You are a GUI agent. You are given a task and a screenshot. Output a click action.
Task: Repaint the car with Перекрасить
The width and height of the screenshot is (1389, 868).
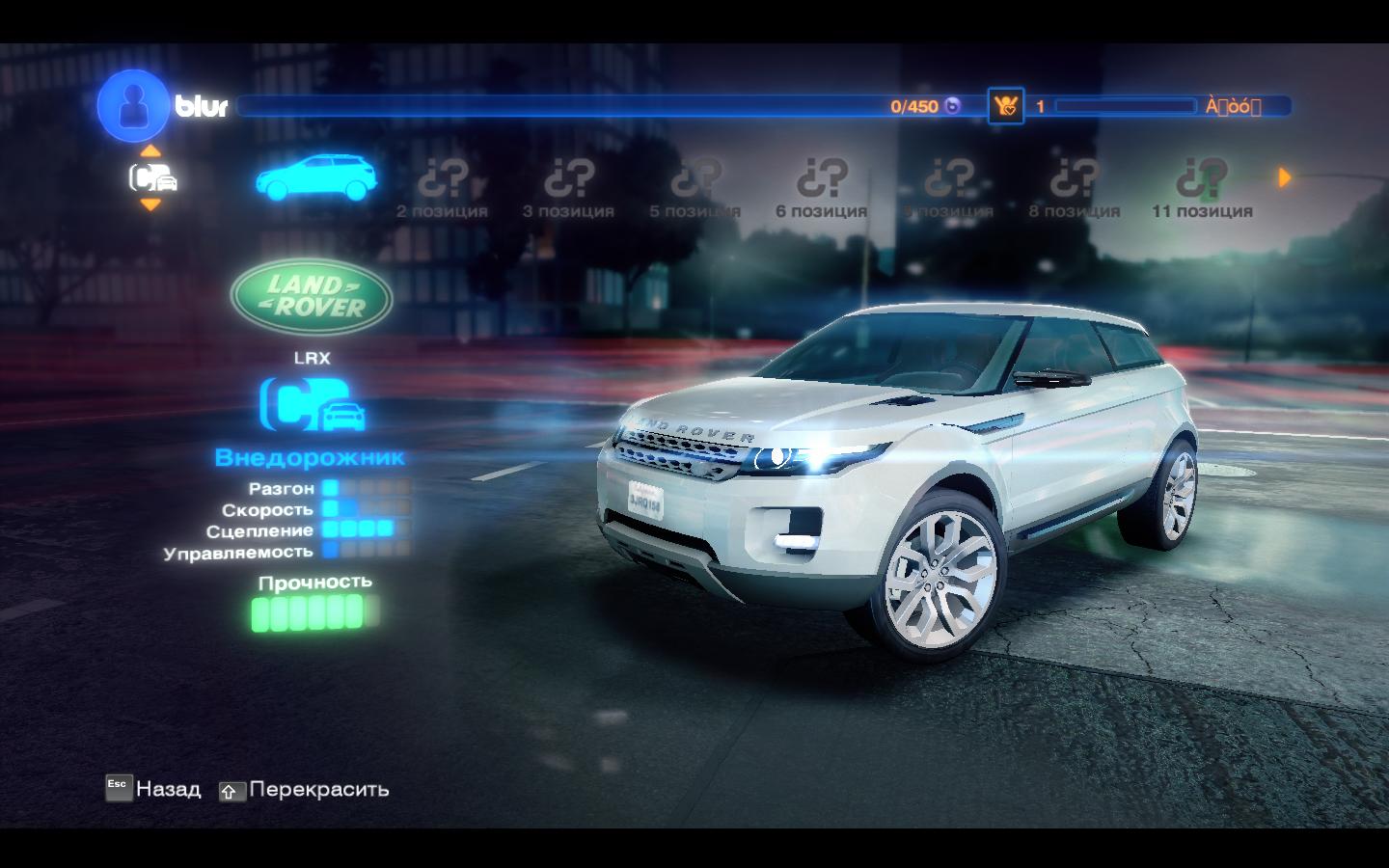click(305, 790)
